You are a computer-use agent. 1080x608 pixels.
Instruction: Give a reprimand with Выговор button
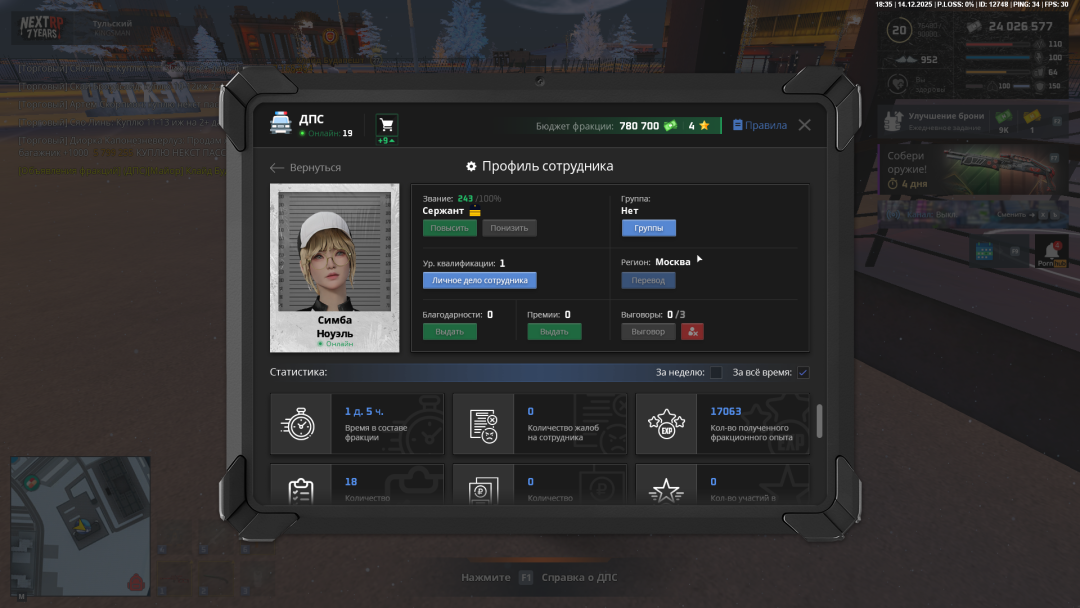coord(648,332)
